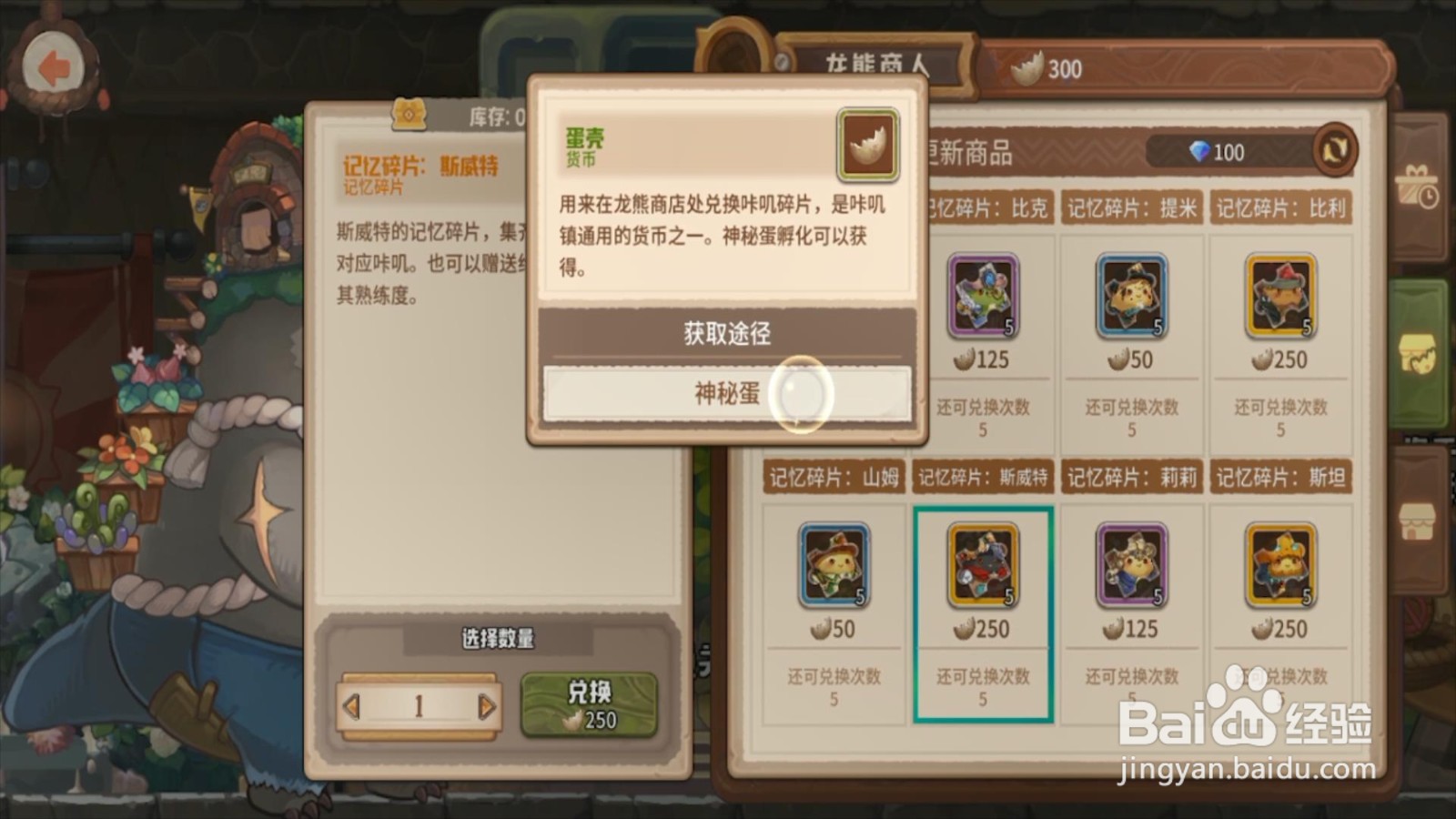Click the diamond icon next to 100
Viewport: 1456px width, 819px height.
(x=1198, y=152)
